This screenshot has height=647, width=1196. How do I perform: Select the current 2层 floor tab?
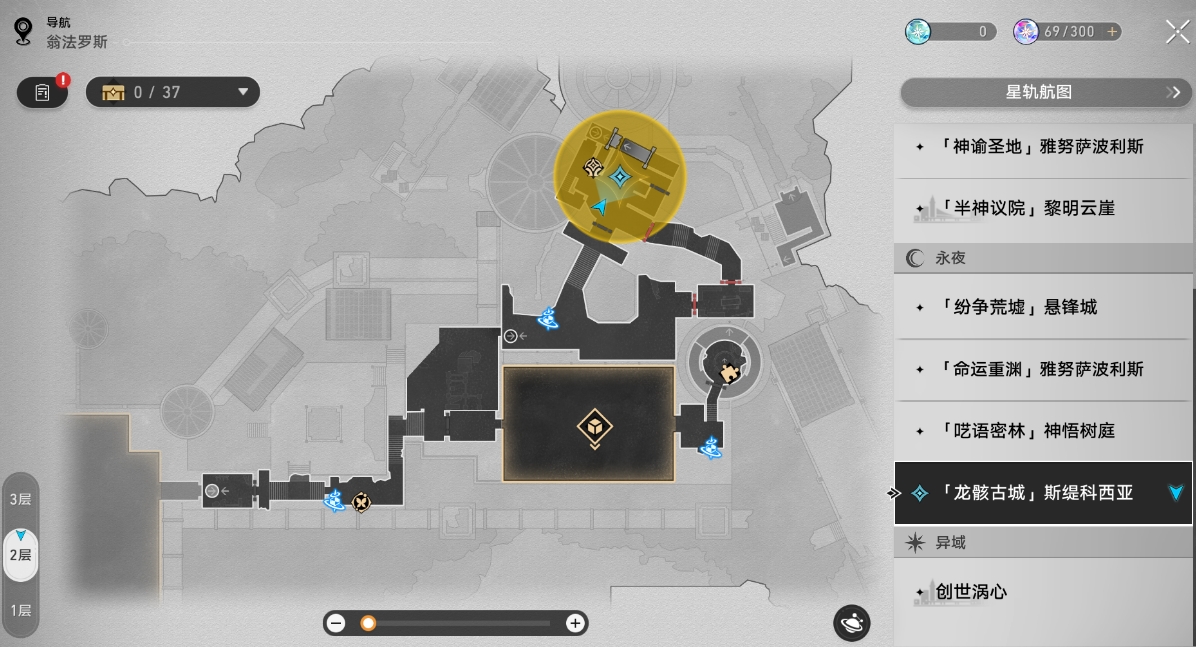(x=21, y=554)
